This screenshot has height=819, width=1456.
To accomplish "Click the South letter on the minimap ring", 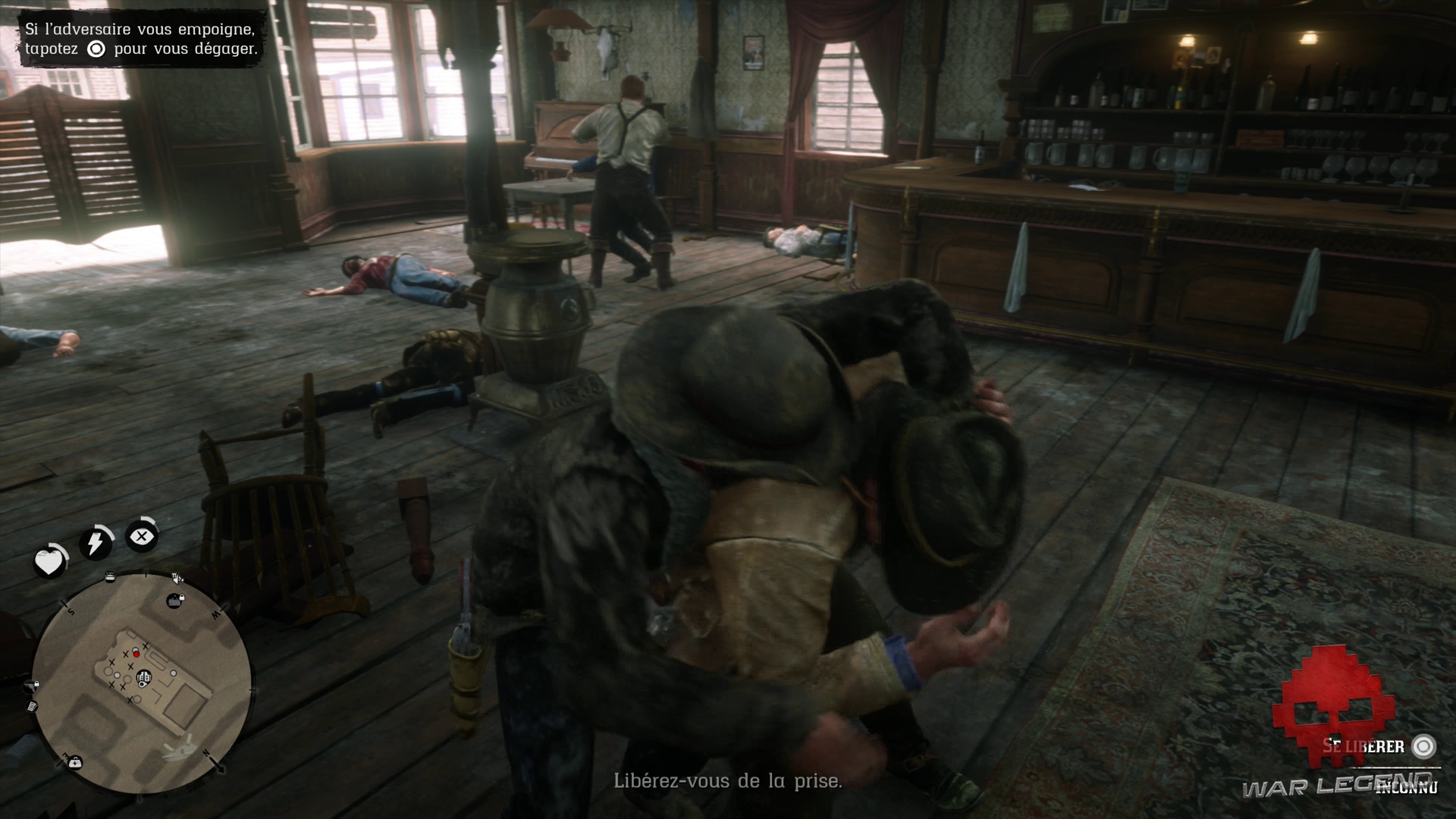I will pyautogui.click(x=71, y=611).
